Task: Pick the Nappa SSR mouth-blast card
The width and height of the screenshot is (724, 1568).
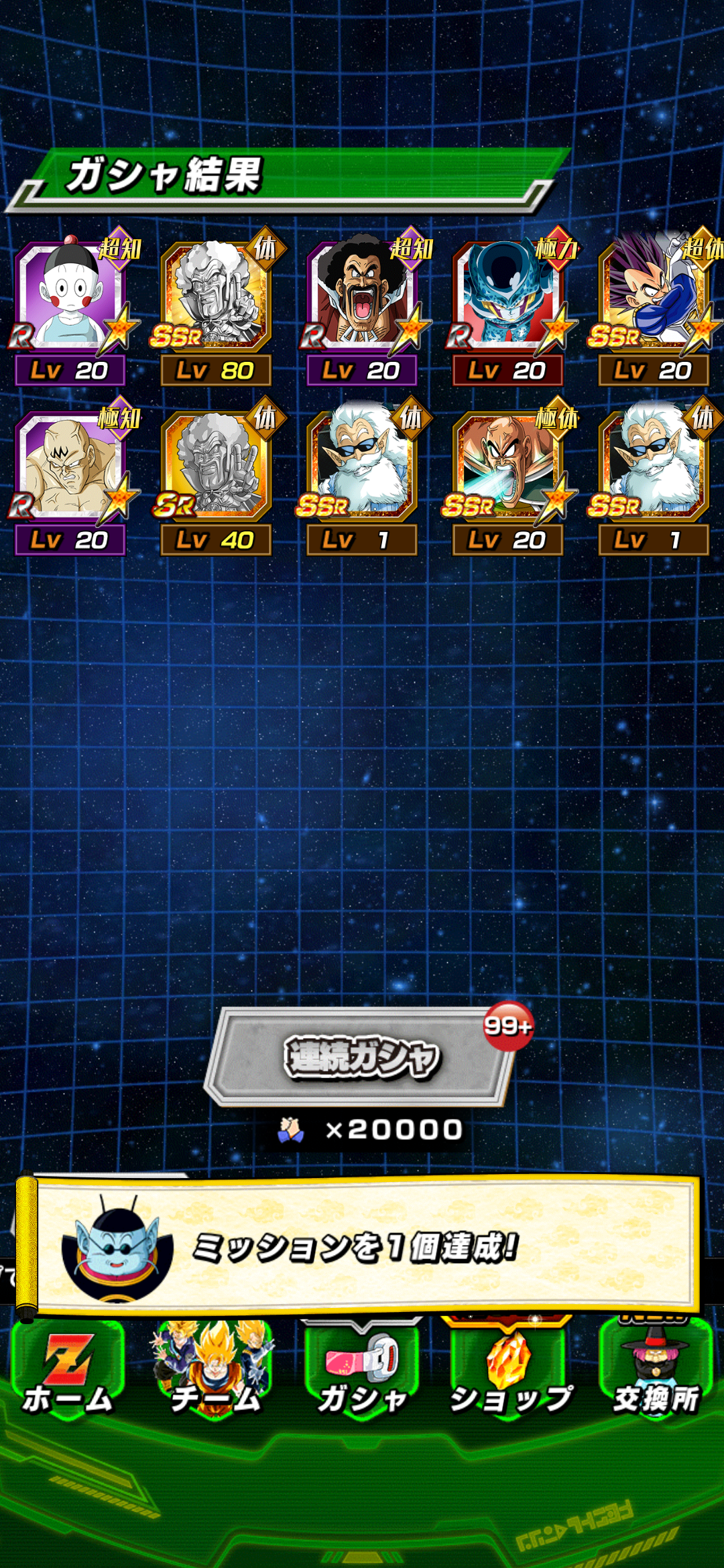Action: (507, 466)
